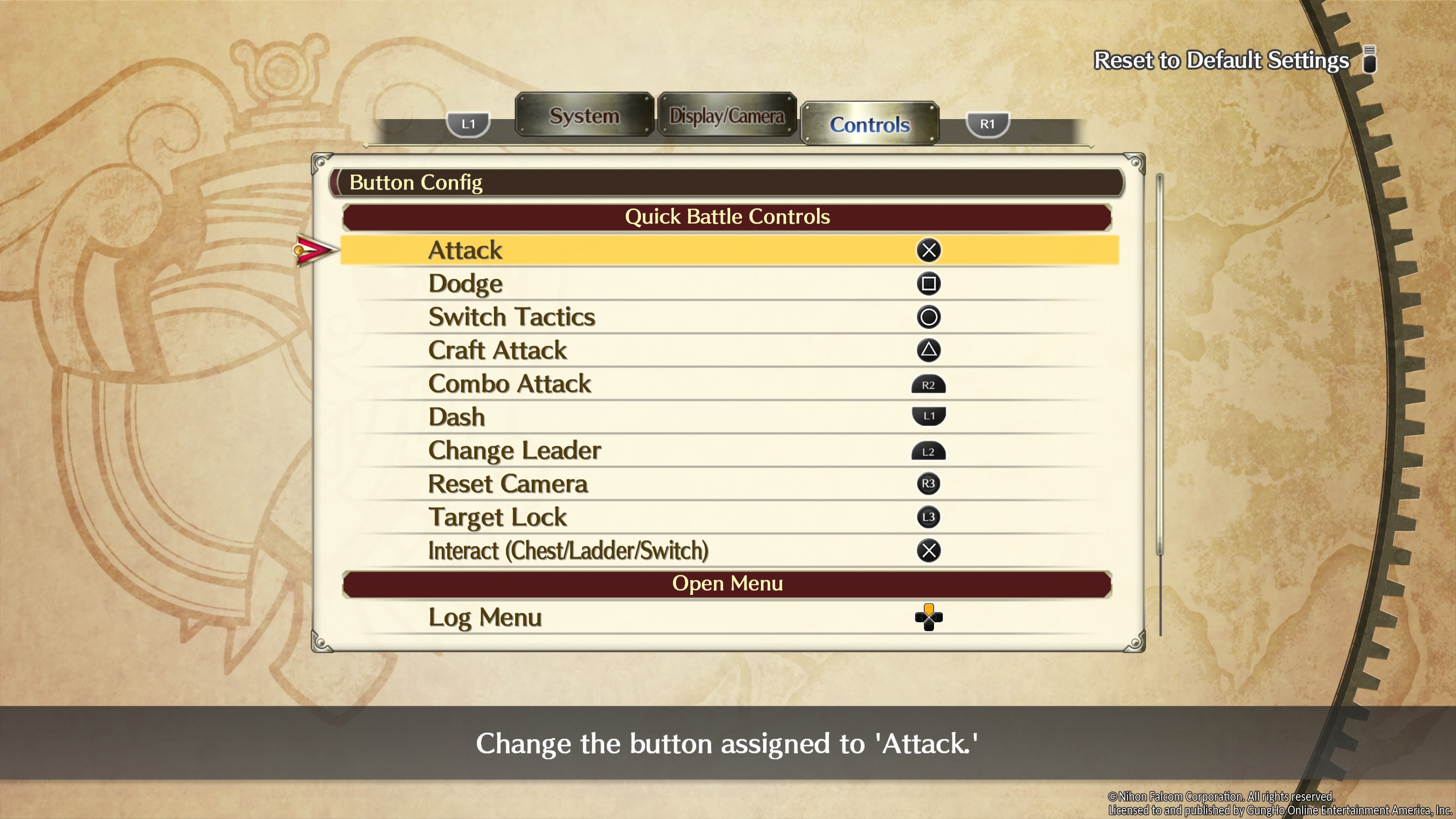
Task: Open the Display/Camera tab
Action: pyautogui.click(x=726, y=115)
